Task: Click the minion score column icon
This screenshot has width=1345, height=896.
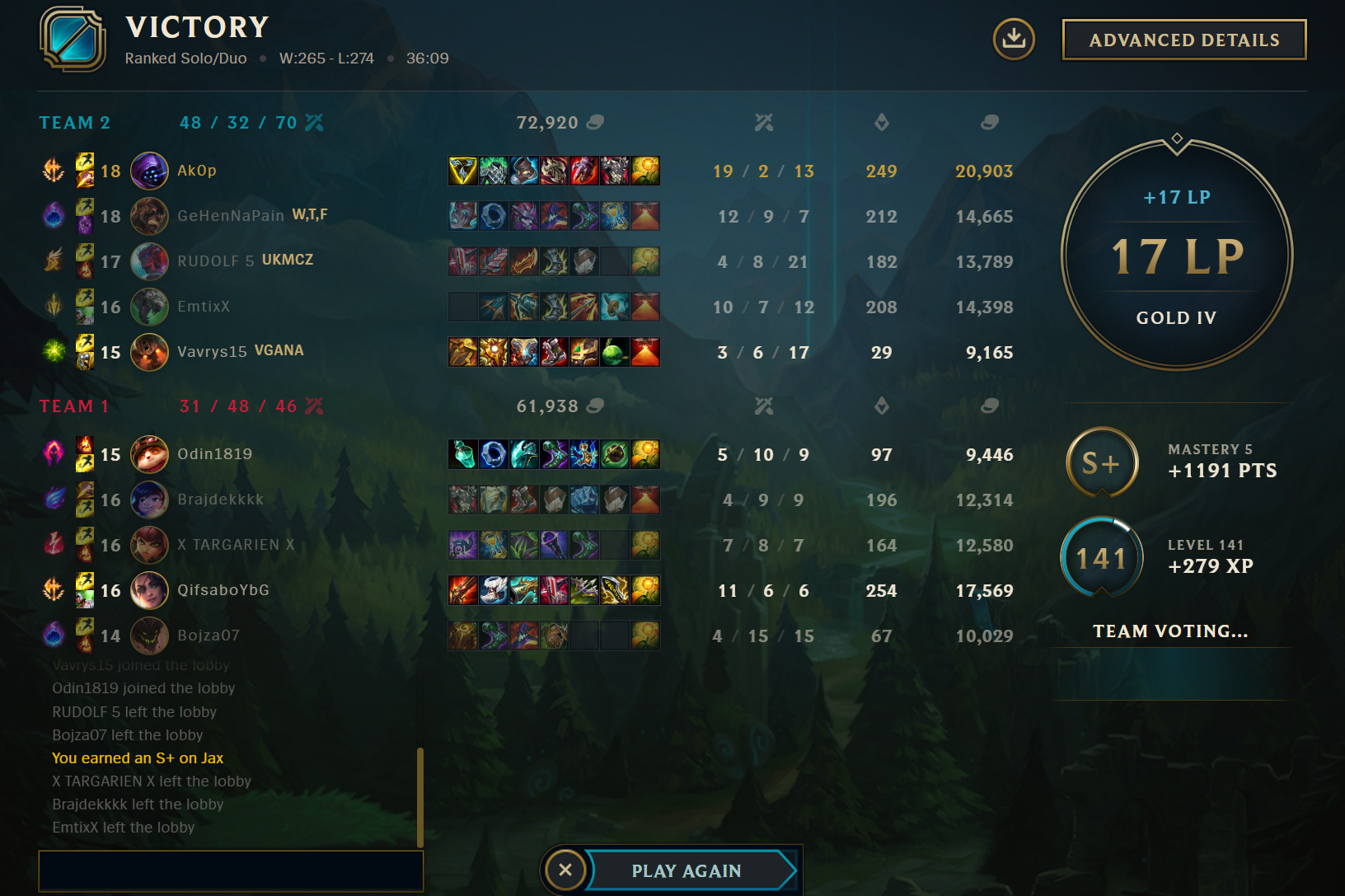Action: 881,122
